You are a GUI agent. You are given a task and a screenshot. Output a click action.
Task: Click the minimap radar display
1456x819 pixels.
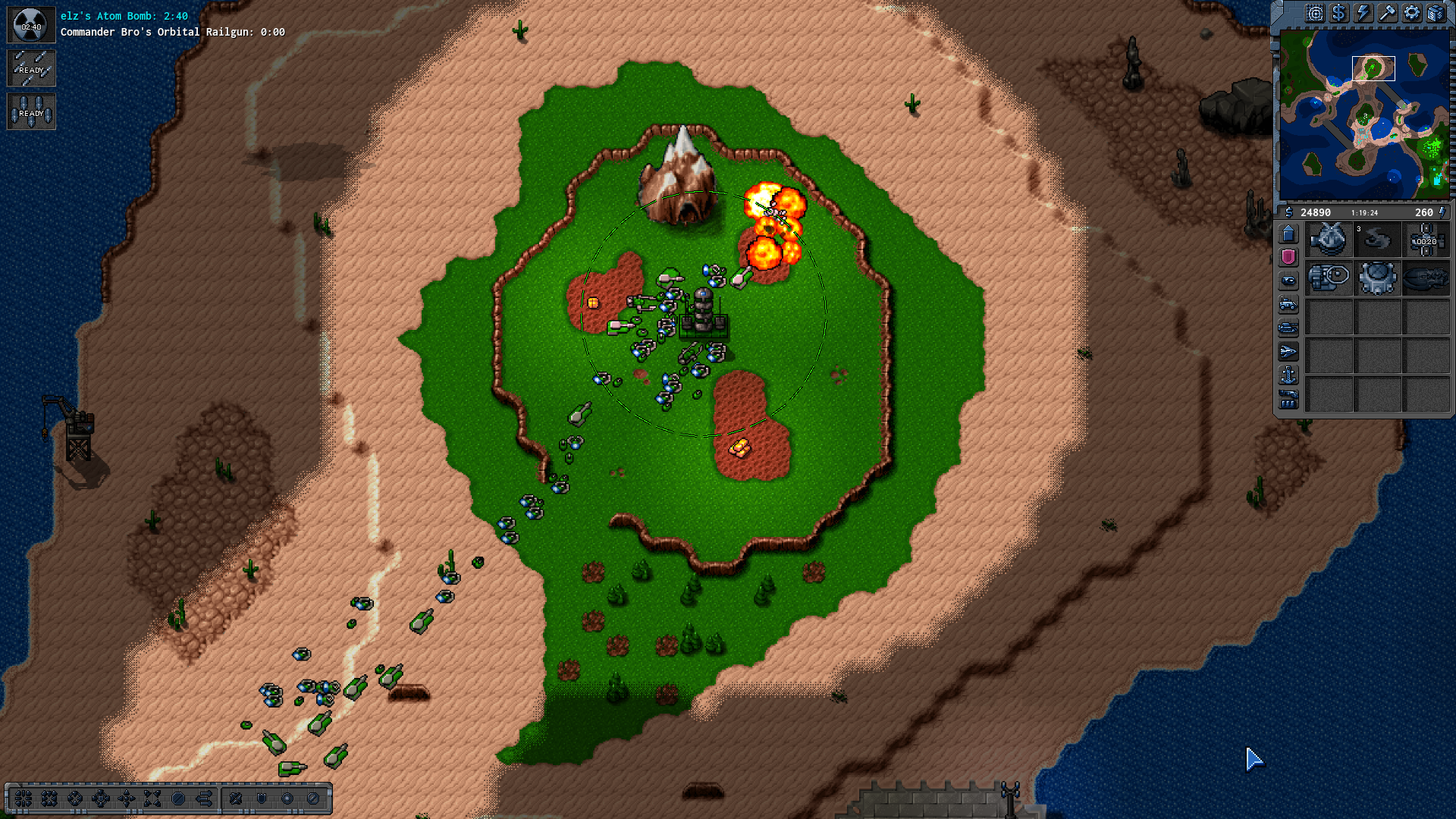(x=1363, y=114)
